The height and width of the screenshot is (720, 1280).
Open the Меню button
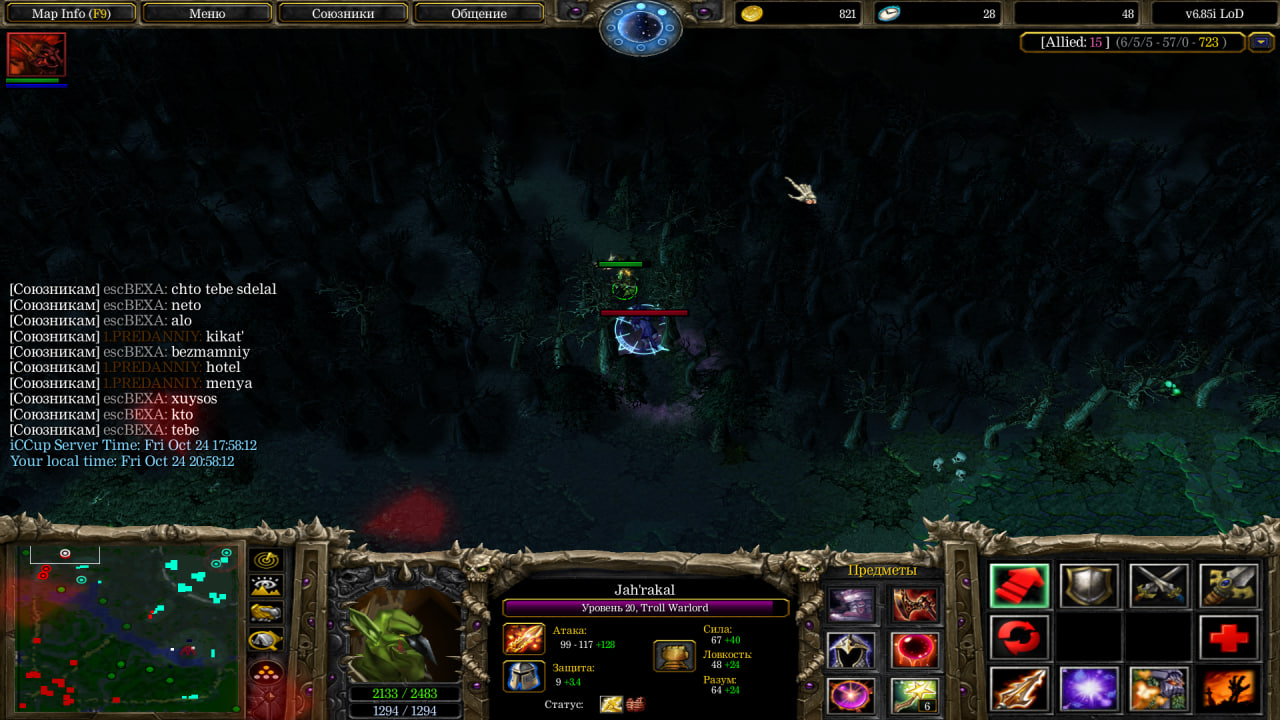pyautogui.click(x=207, y=14)
